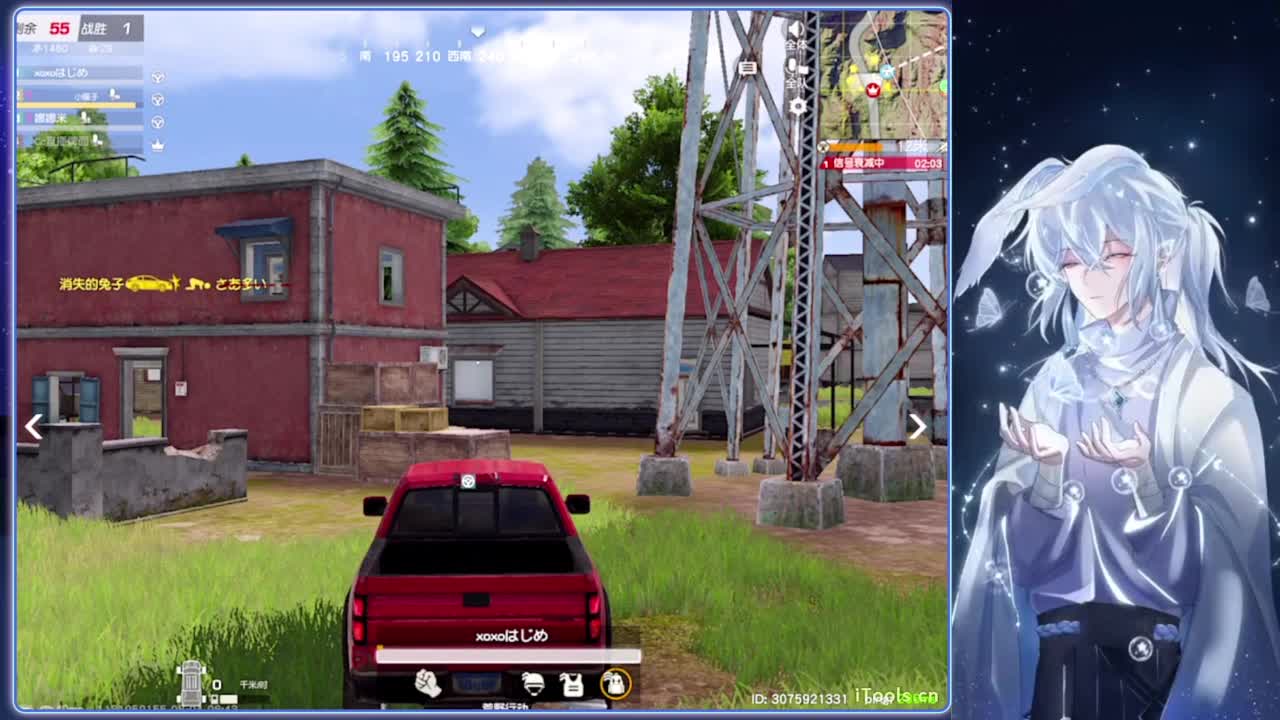Open the chat message bubble icon
Image resolution: width=1280 pixels, height=720 pixels.
[745, 68]
